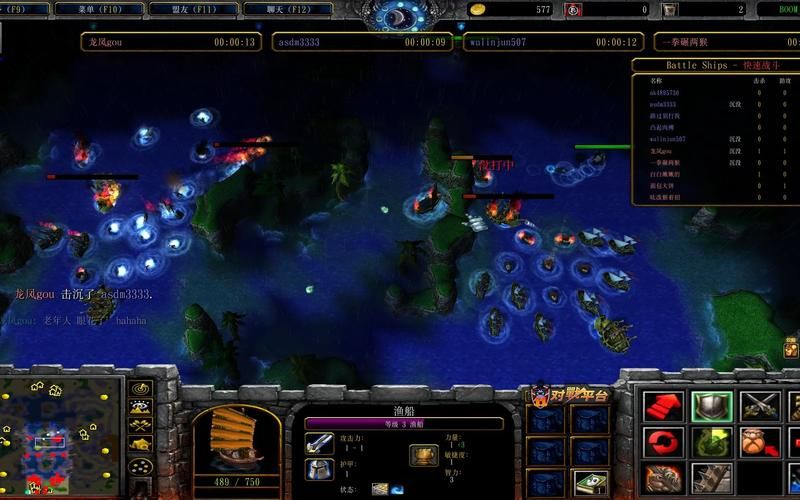Activate the clawed beast ability icon
The width and height of the screenshot is (800, 500).
663,477
